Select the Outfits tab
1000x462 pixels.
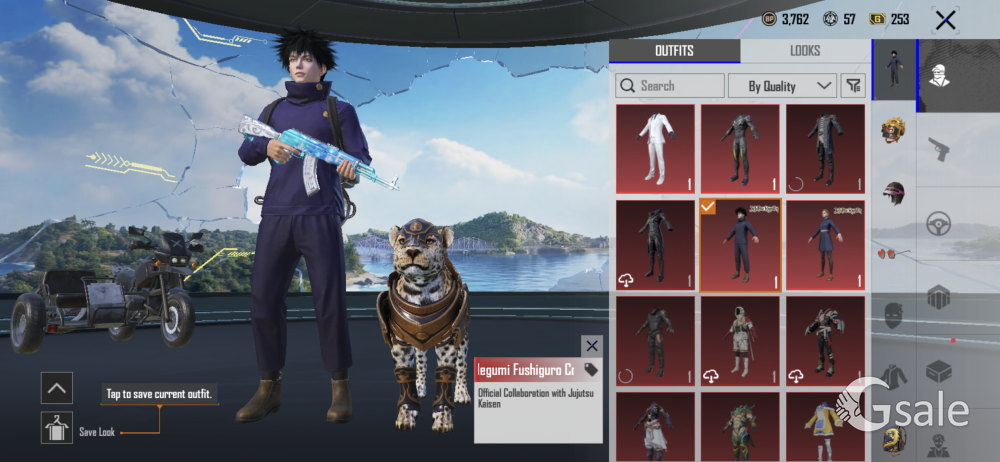(674, 51)
